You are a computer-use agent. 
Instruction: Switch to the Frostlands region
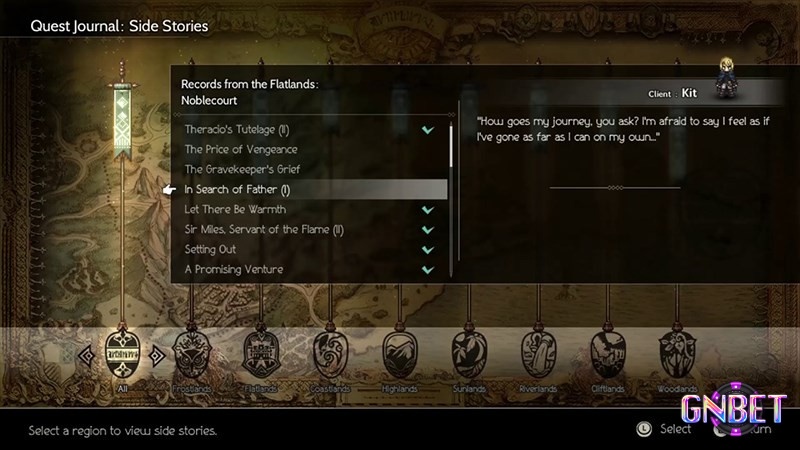192,352
